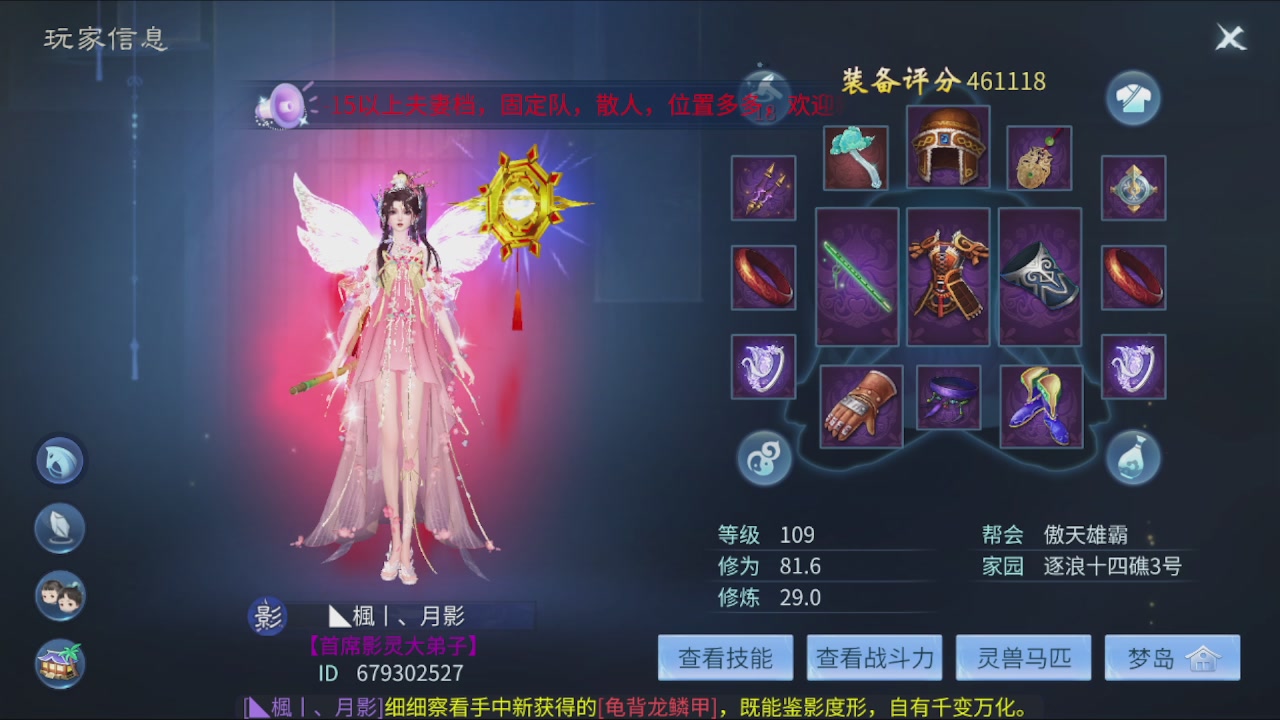
Task: Open the mount icon in left sidebar
Action: (60, 461)
